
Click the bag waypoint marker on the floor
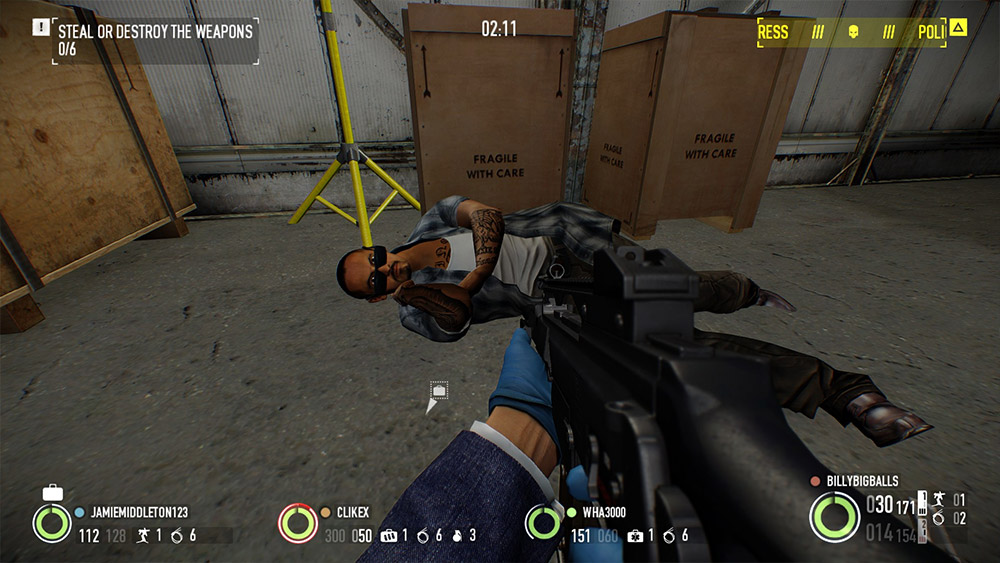(x=438, y=391)
